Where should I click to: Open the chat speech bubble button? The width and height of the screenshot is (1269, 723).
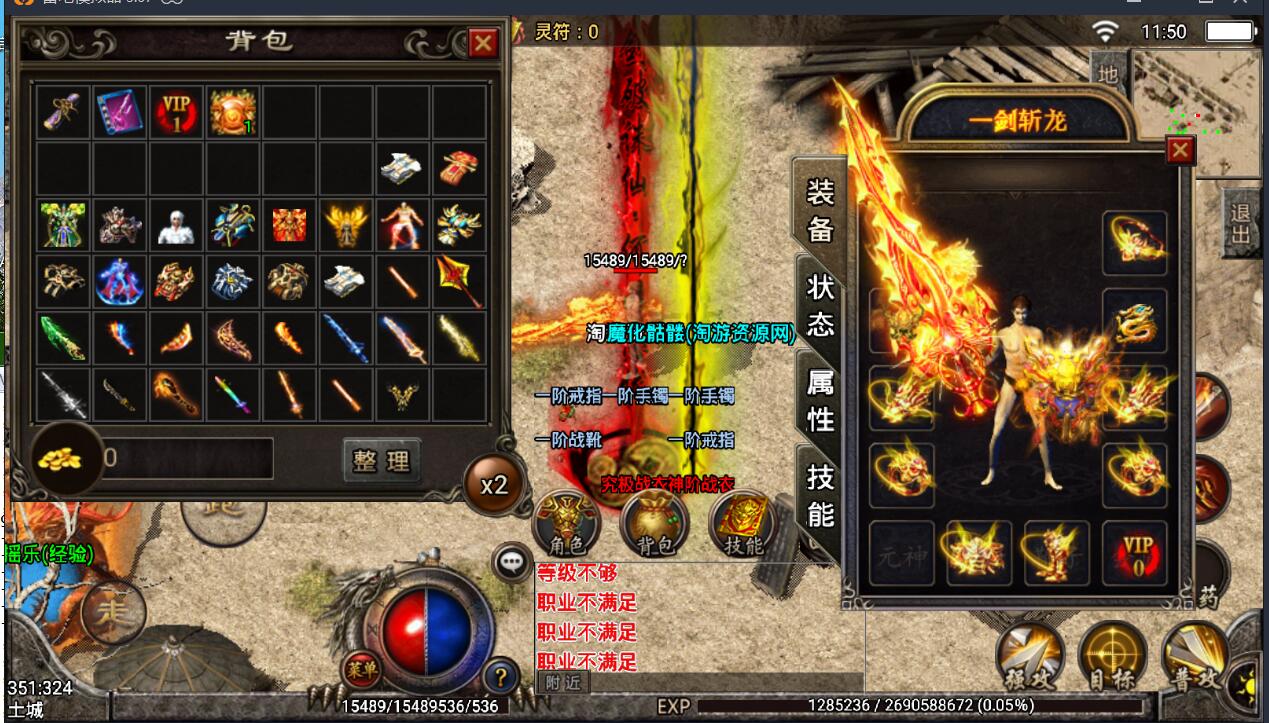tap(513, 563)
